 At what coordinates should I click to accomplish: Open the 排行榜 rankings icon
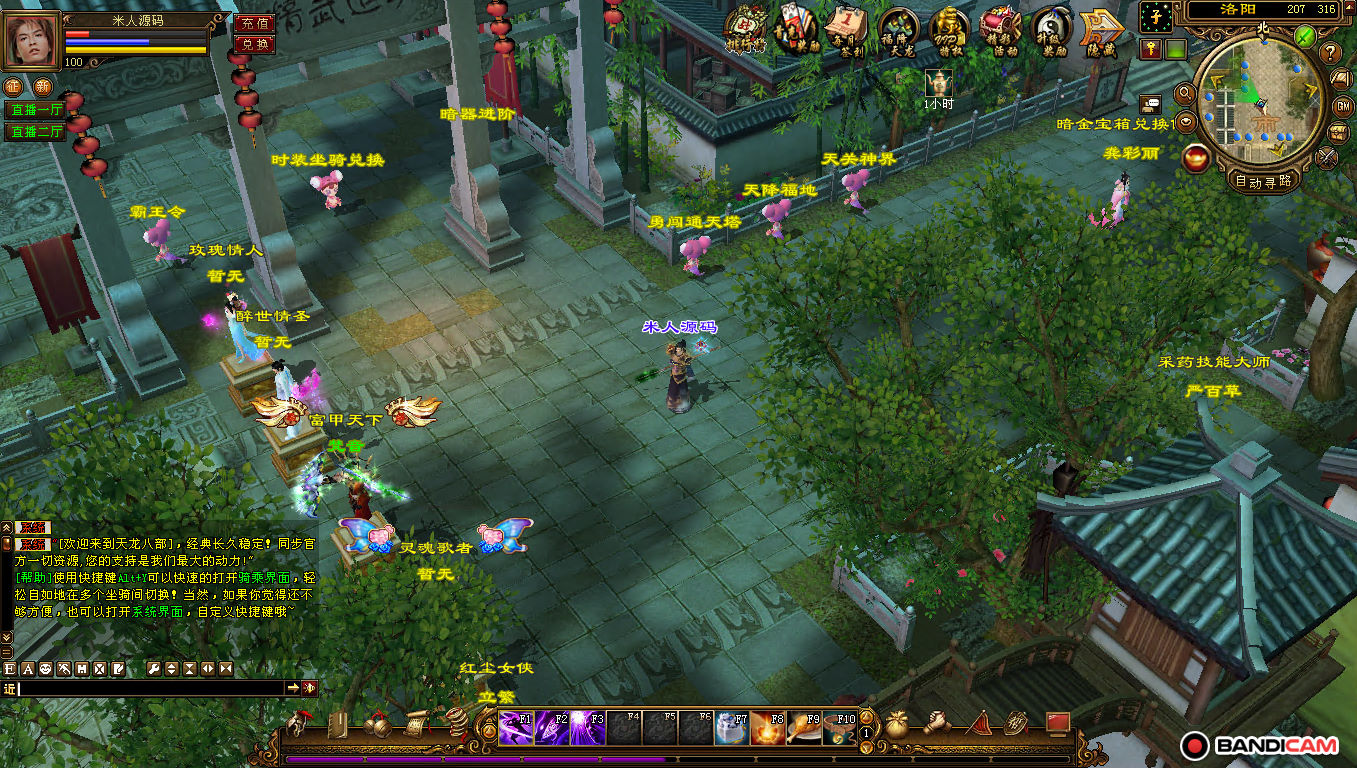coord(748,31)
